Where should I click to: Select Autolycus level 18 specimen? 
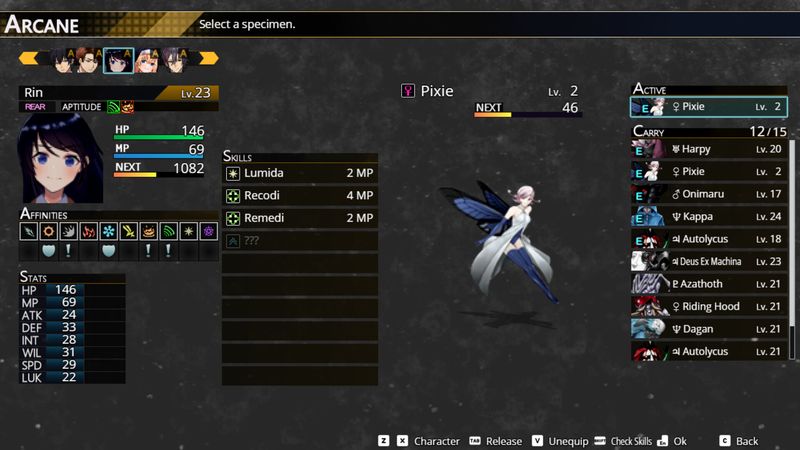[710, 239]
